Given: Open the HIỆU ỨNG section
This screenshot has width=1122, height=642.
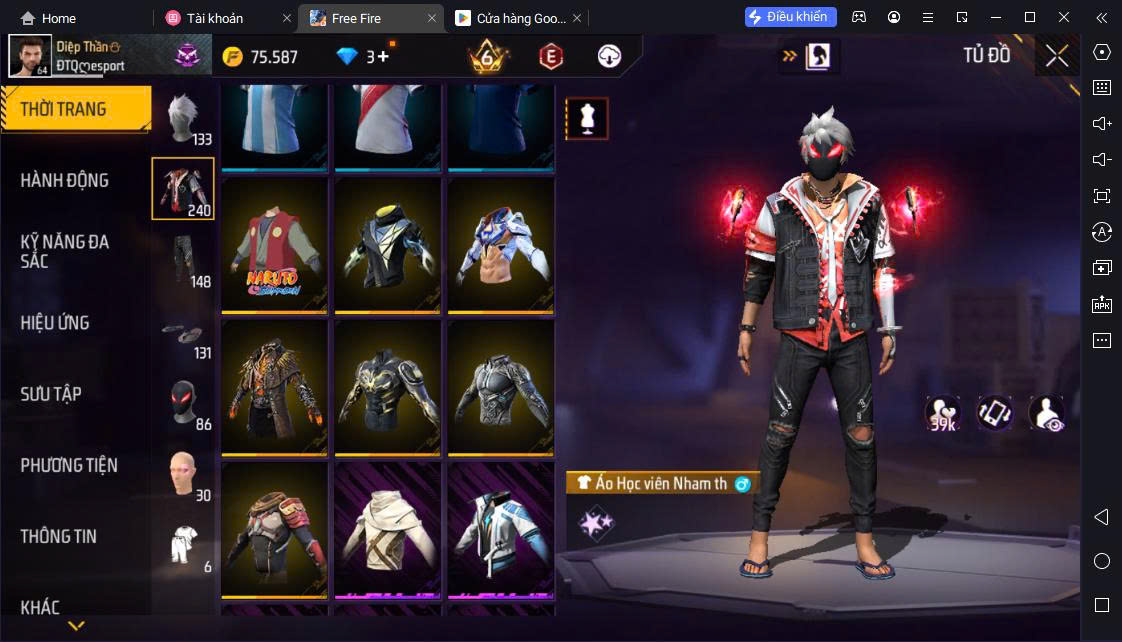Looking at the screenshot, I should click(x=55, y=323).
